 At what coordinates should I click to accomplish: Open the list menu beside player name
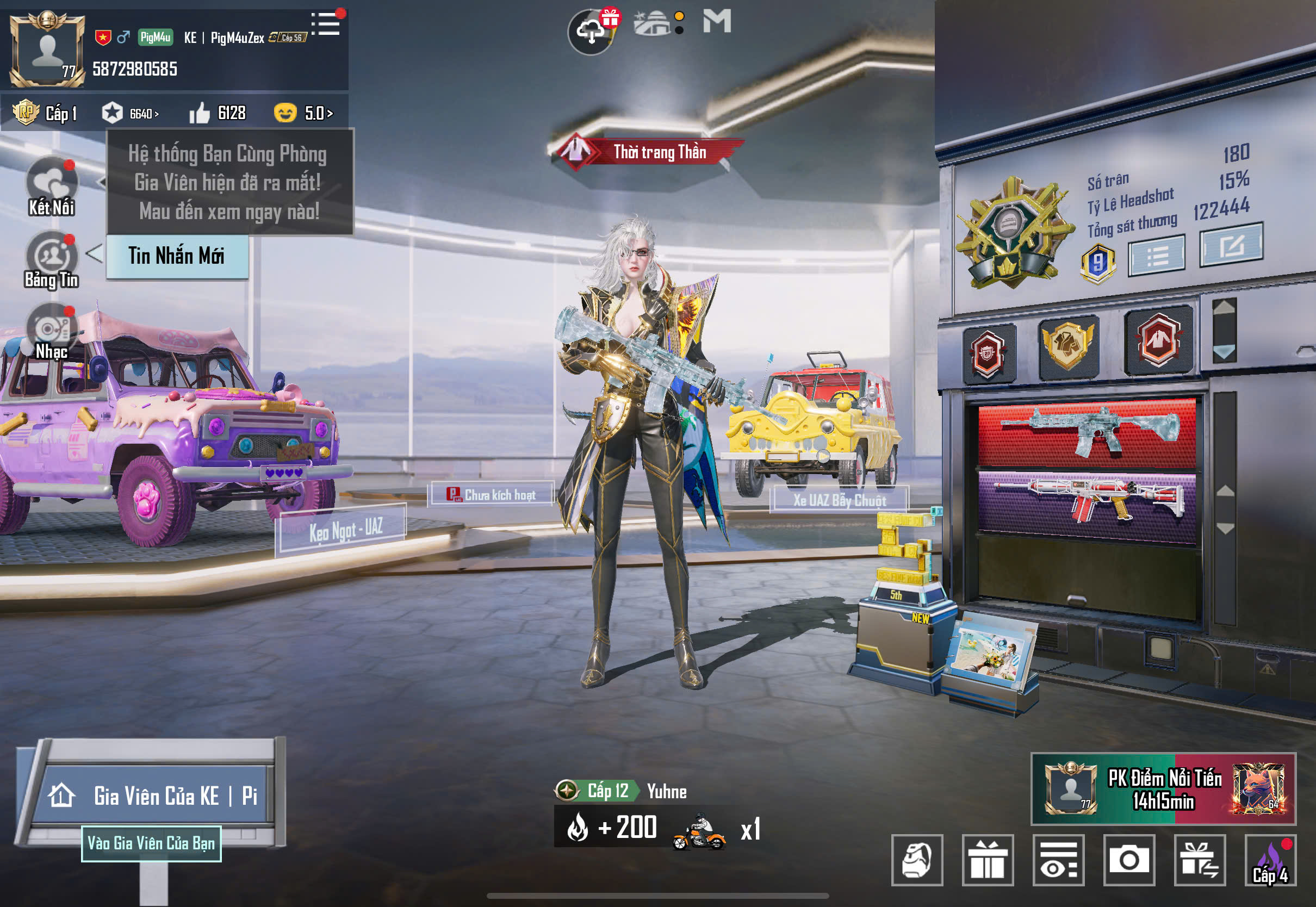tap(326, 24)
